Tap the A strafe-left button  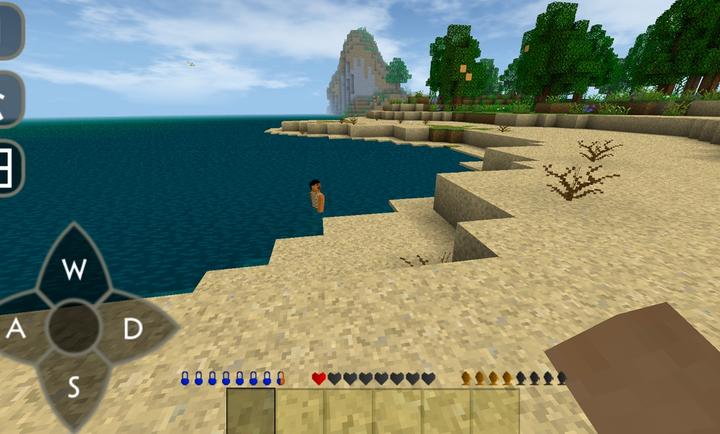pyautogui.click(x=18, y=328)
